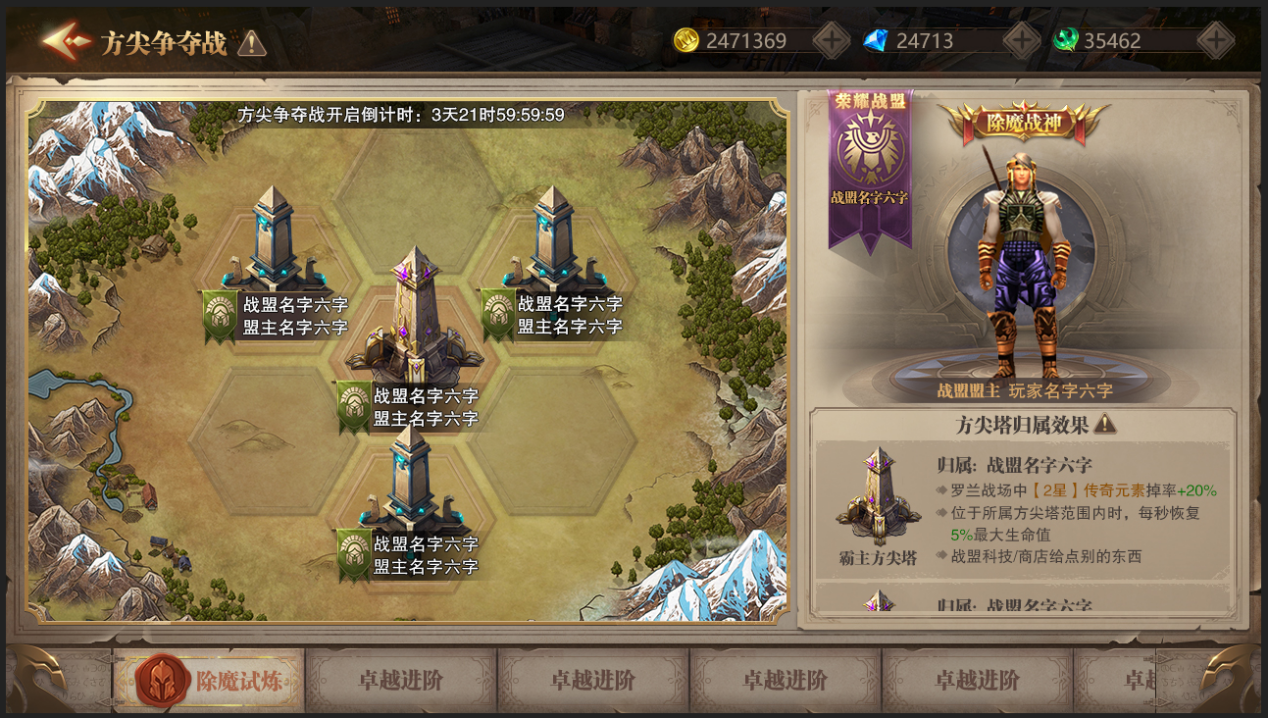Open info icon beside 方尖争夺战 title

click(252, 43)
